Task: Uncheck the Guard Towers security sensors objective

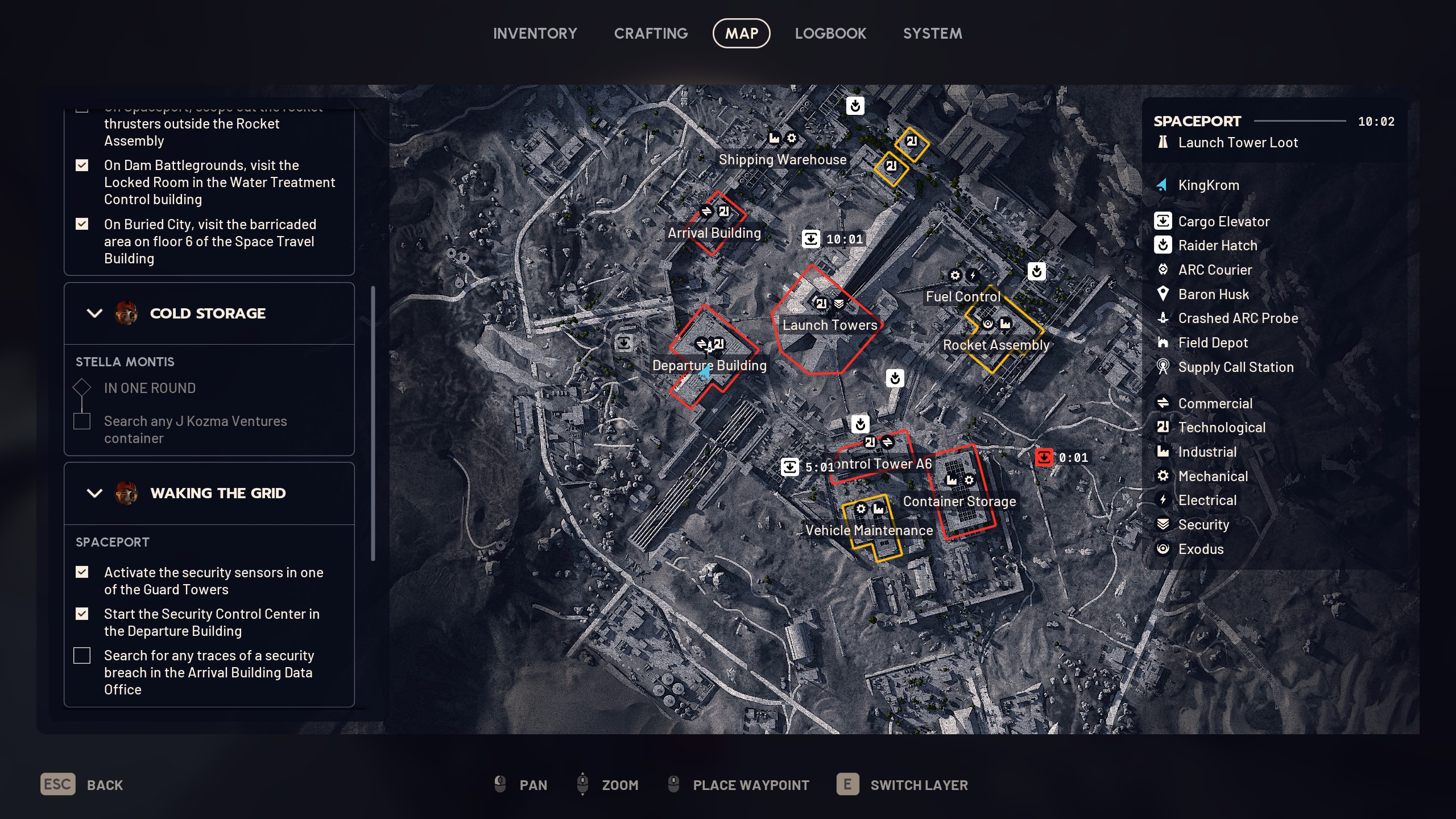Action: tap(82, 572)
